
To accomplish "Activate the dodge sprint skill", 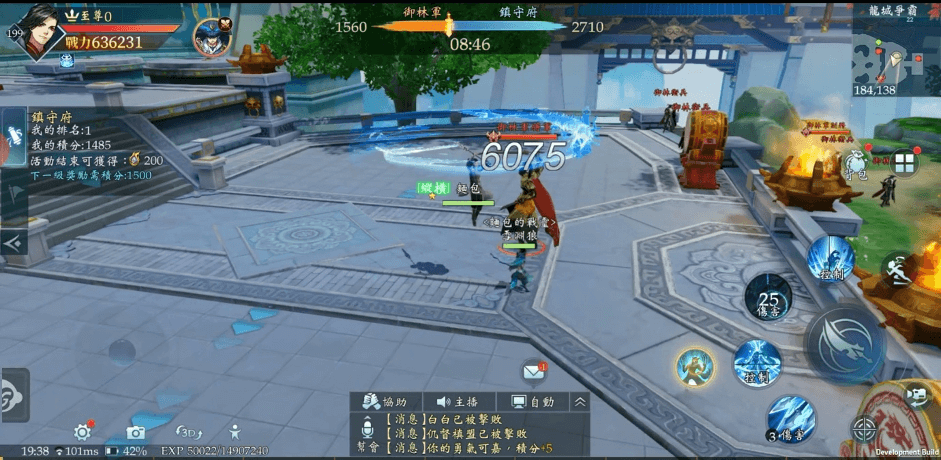I will point(901,268).
